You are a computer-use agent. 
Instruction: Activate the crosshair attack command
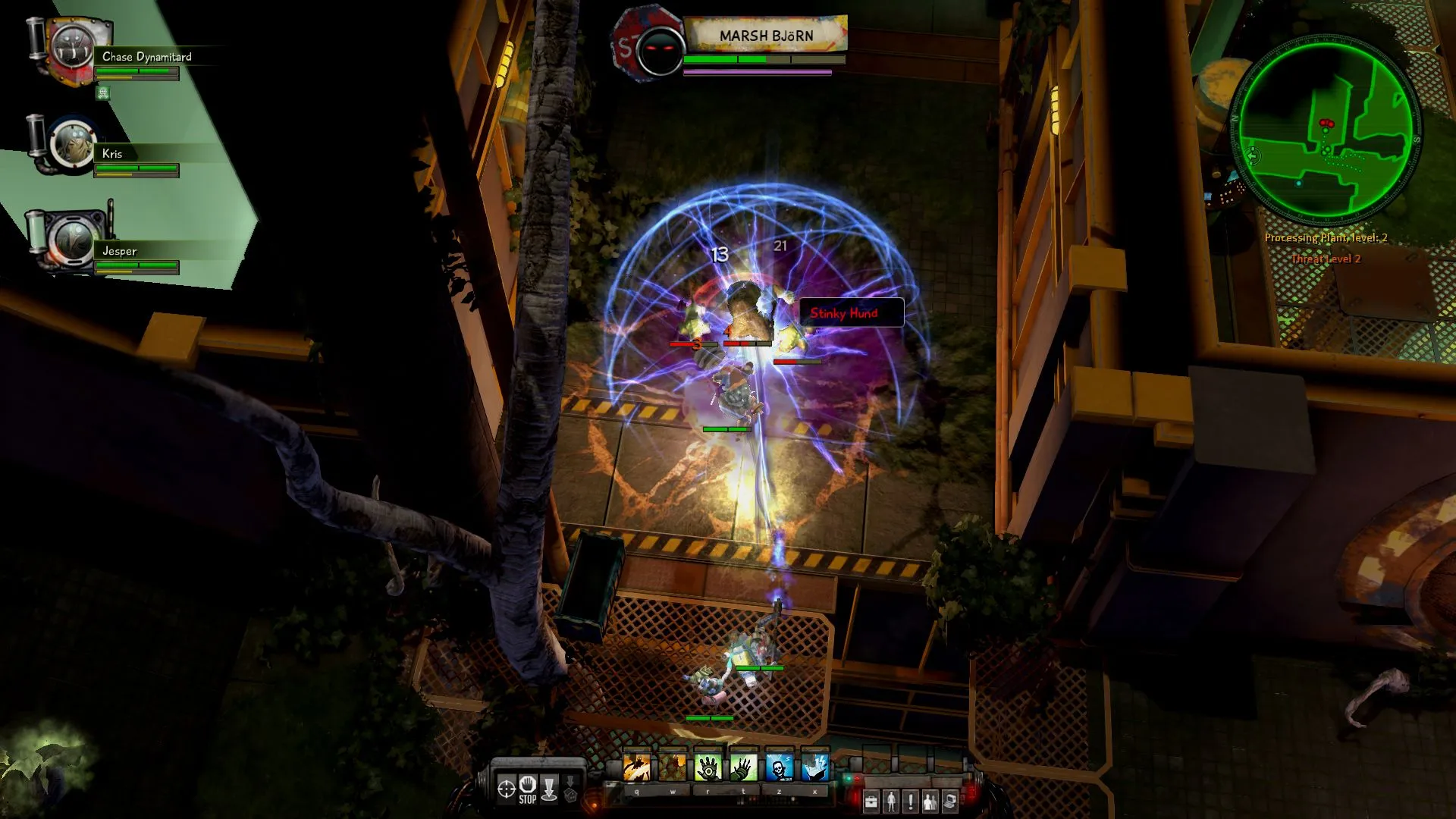coord(506,789)
